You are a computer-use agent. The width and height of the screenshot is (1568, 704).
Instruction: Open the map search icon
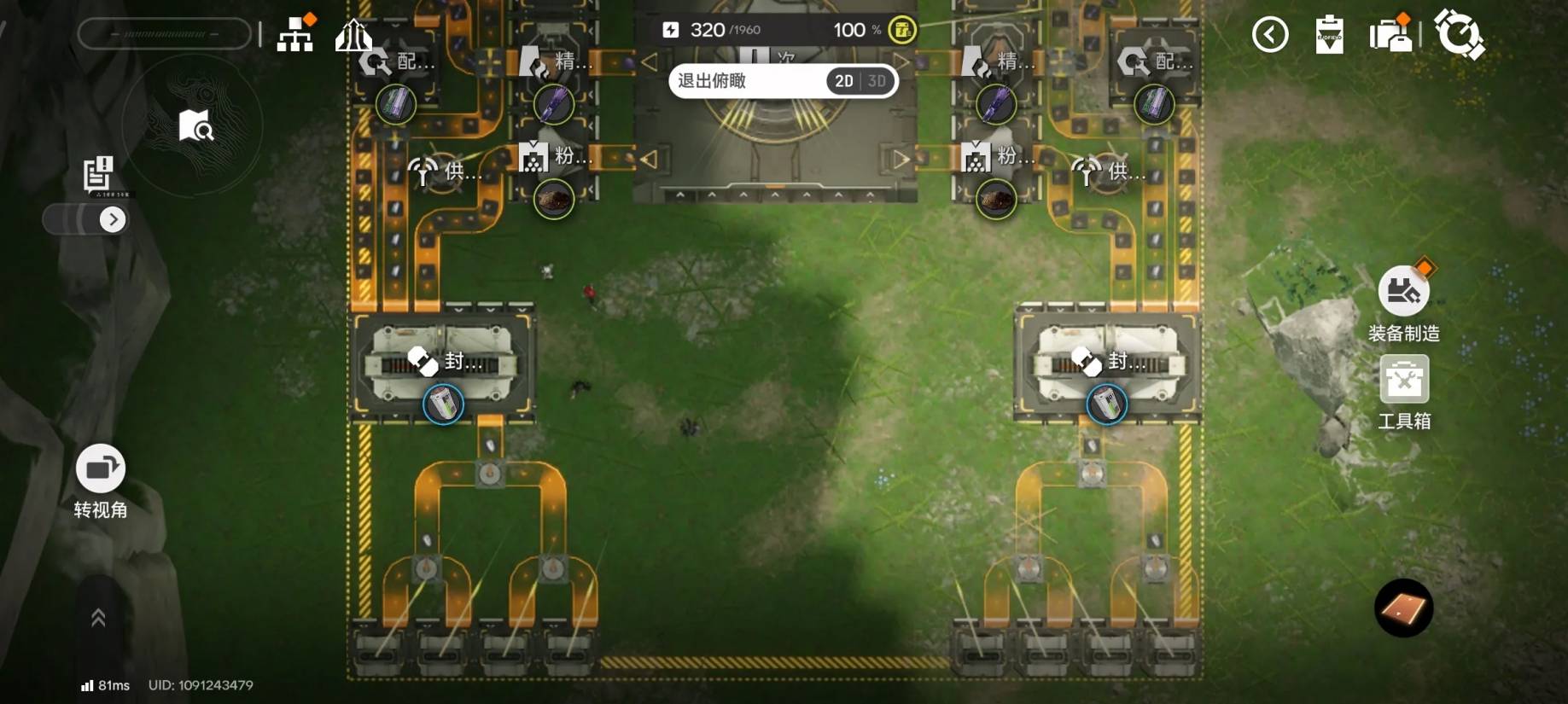[195, 126]
